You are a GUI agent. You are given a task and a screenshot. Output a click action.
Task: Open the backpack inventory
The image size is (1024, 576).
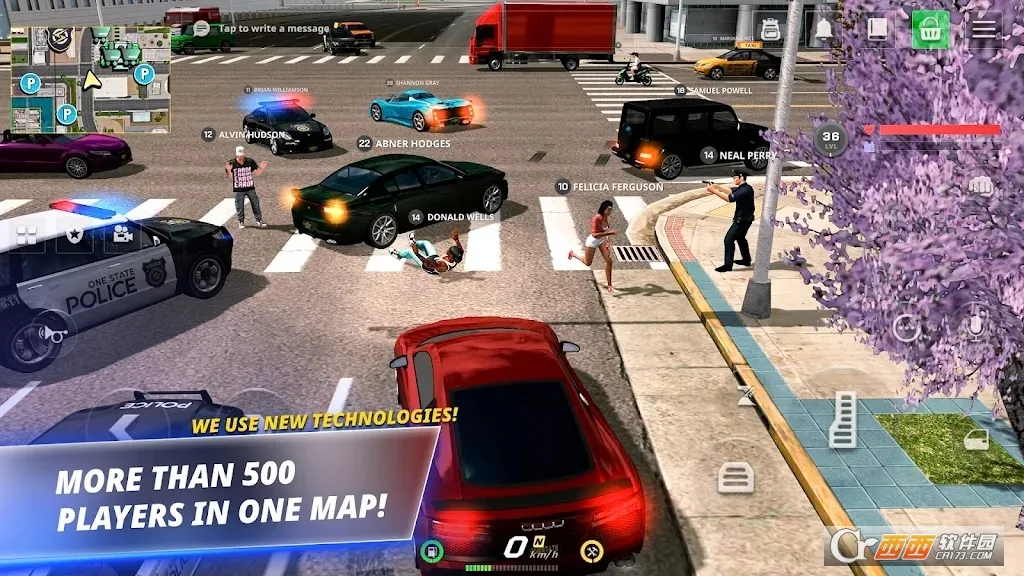pyautogui.click(x=770, y=30)
